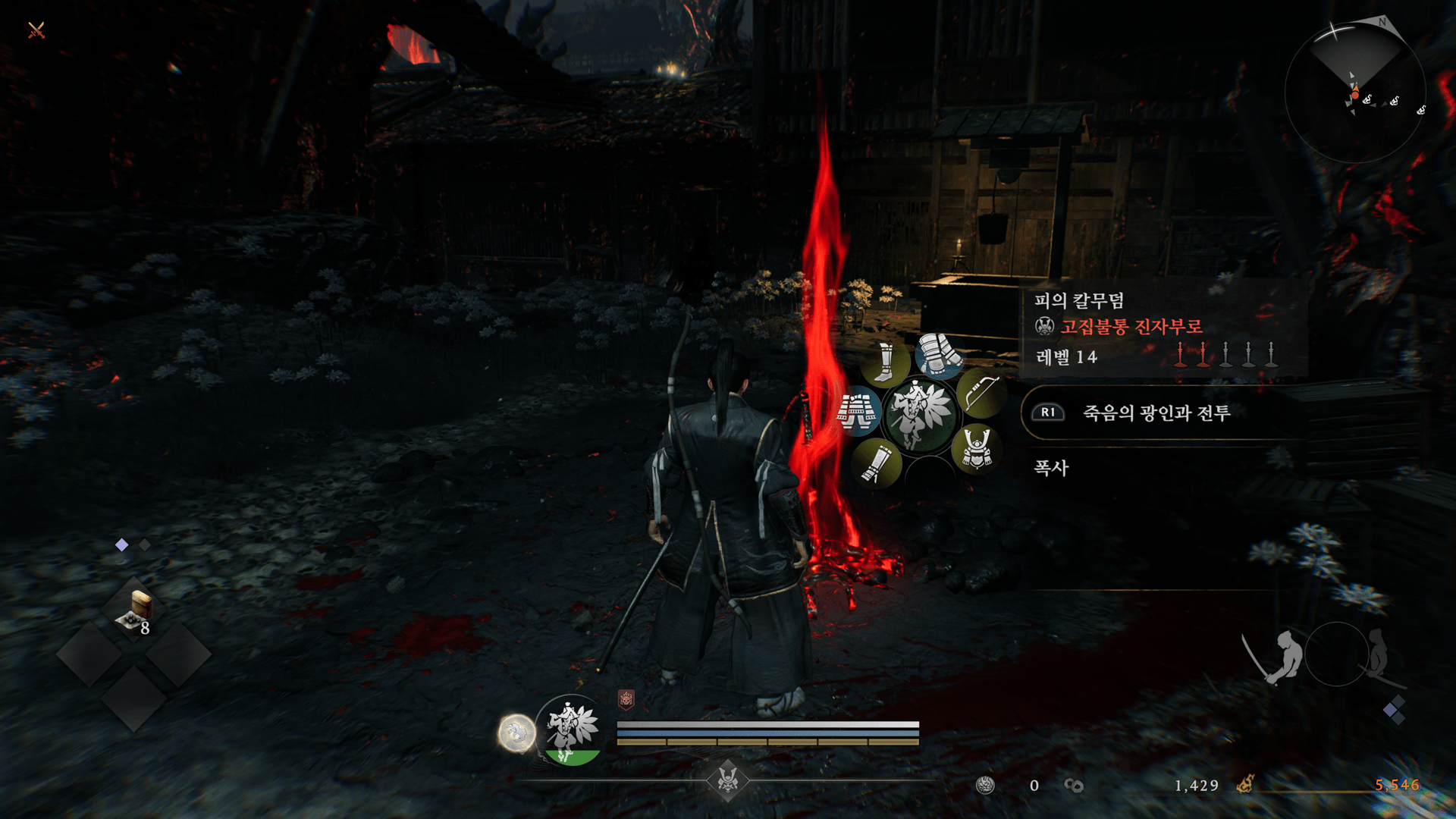Select the tall boot equipment icon

[885, 362]
